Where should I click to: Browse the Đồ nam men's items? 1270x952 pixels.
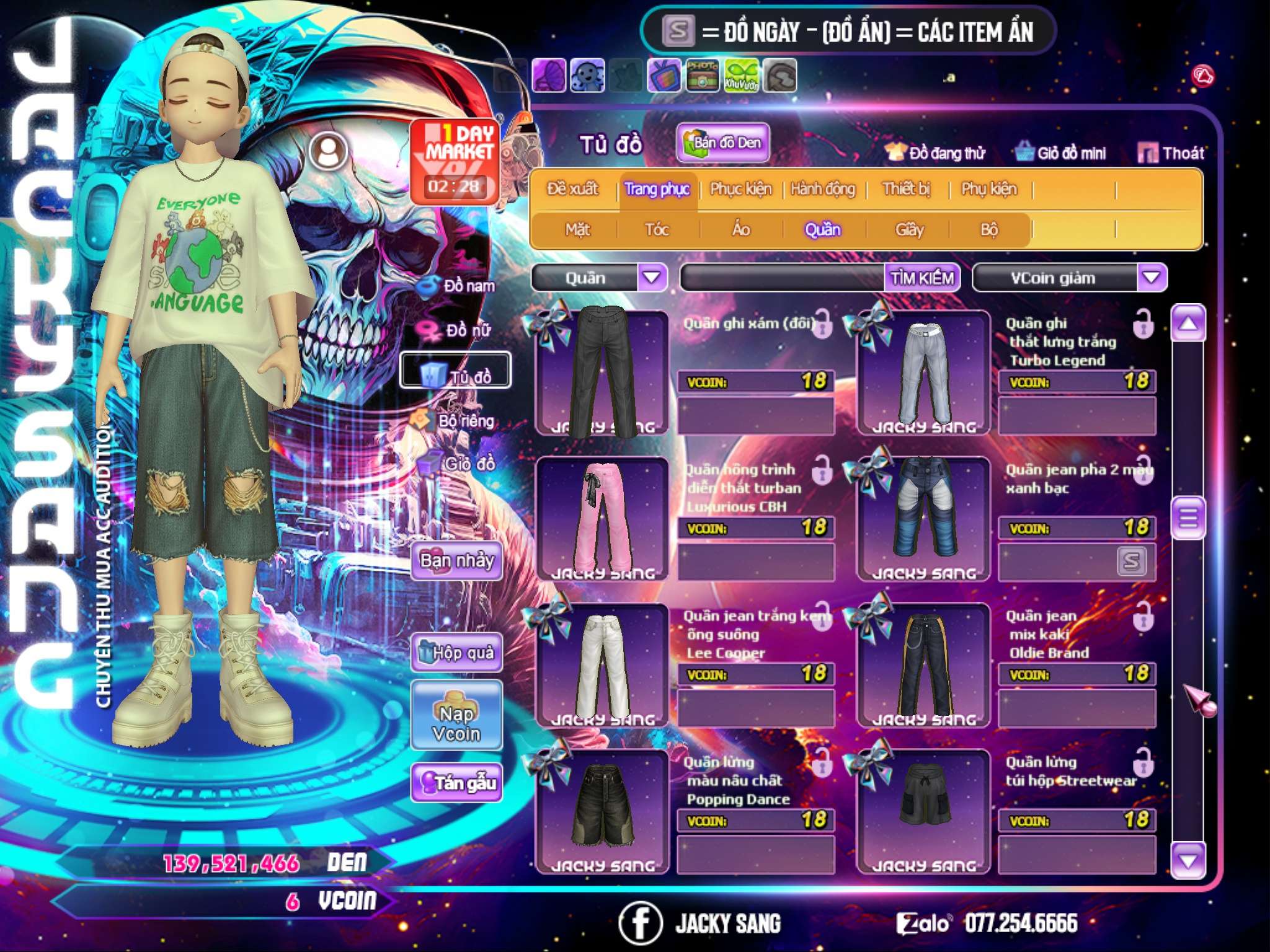point(458,286)
